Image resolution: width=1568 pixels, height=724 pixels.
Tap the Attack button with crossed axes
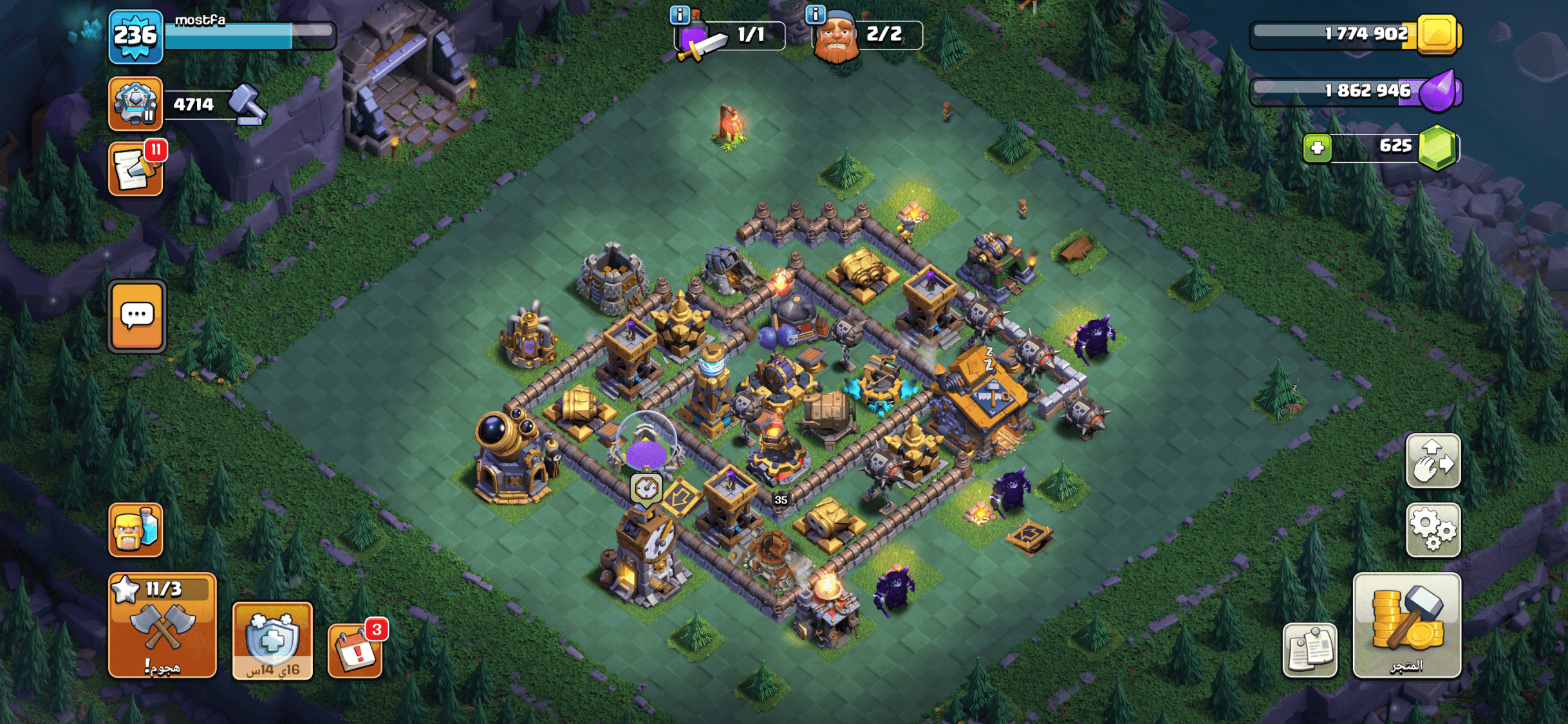162,625
